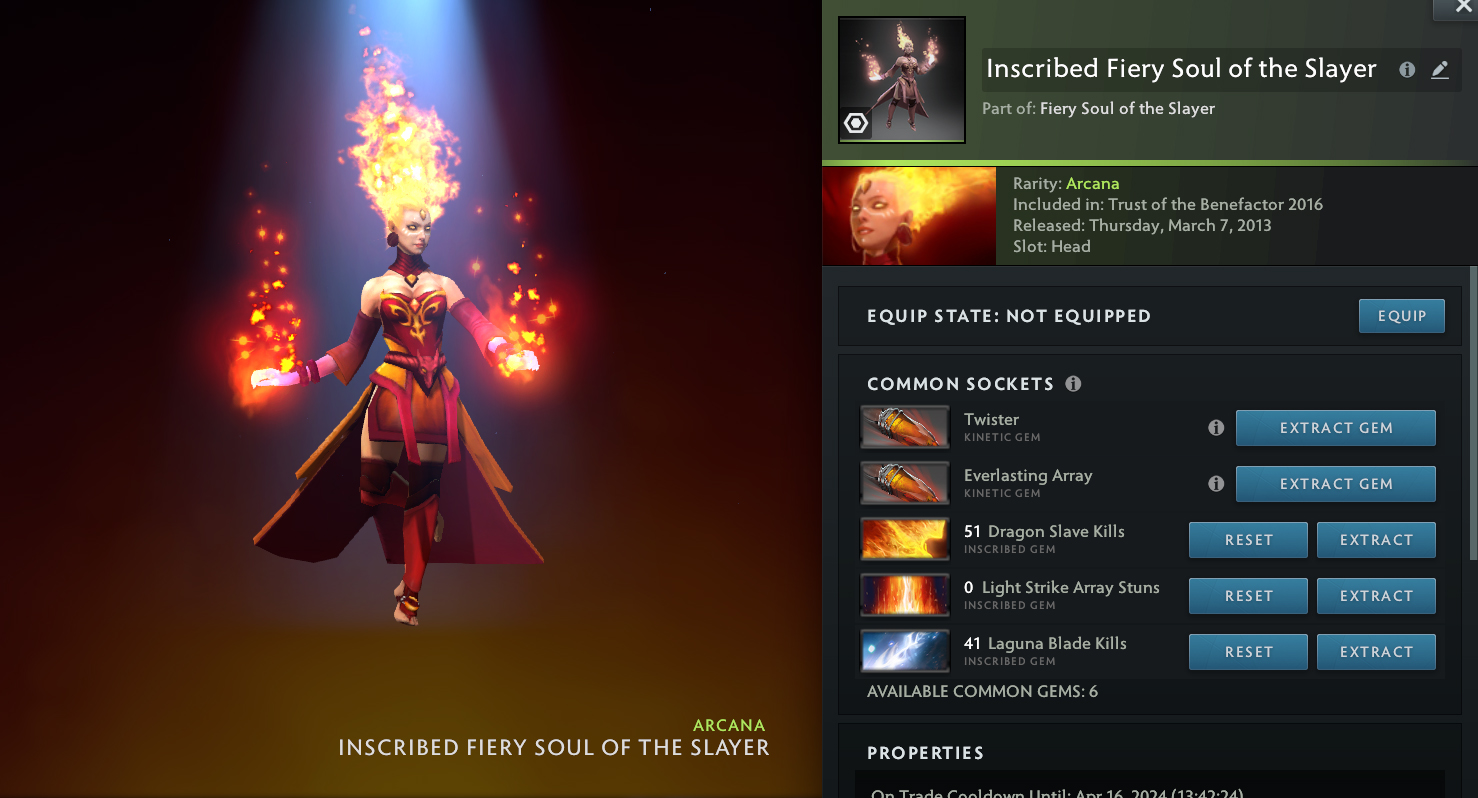Extract the Everlasting Array kinetic gem
This screenshot has width=1478, height=798.
pos(1335,484)
